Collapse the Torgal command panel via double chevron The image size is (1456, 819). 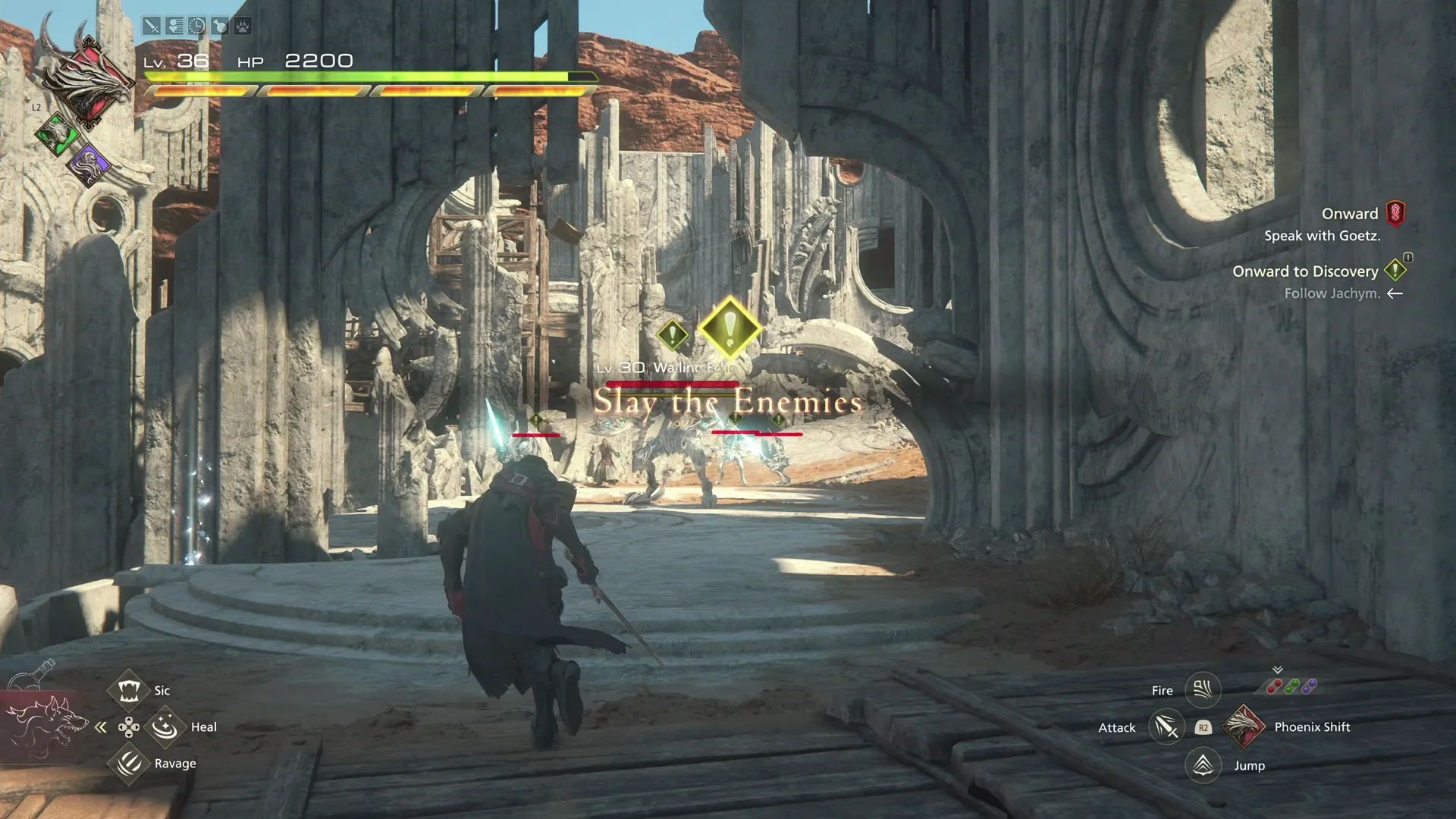coord(101,726)
